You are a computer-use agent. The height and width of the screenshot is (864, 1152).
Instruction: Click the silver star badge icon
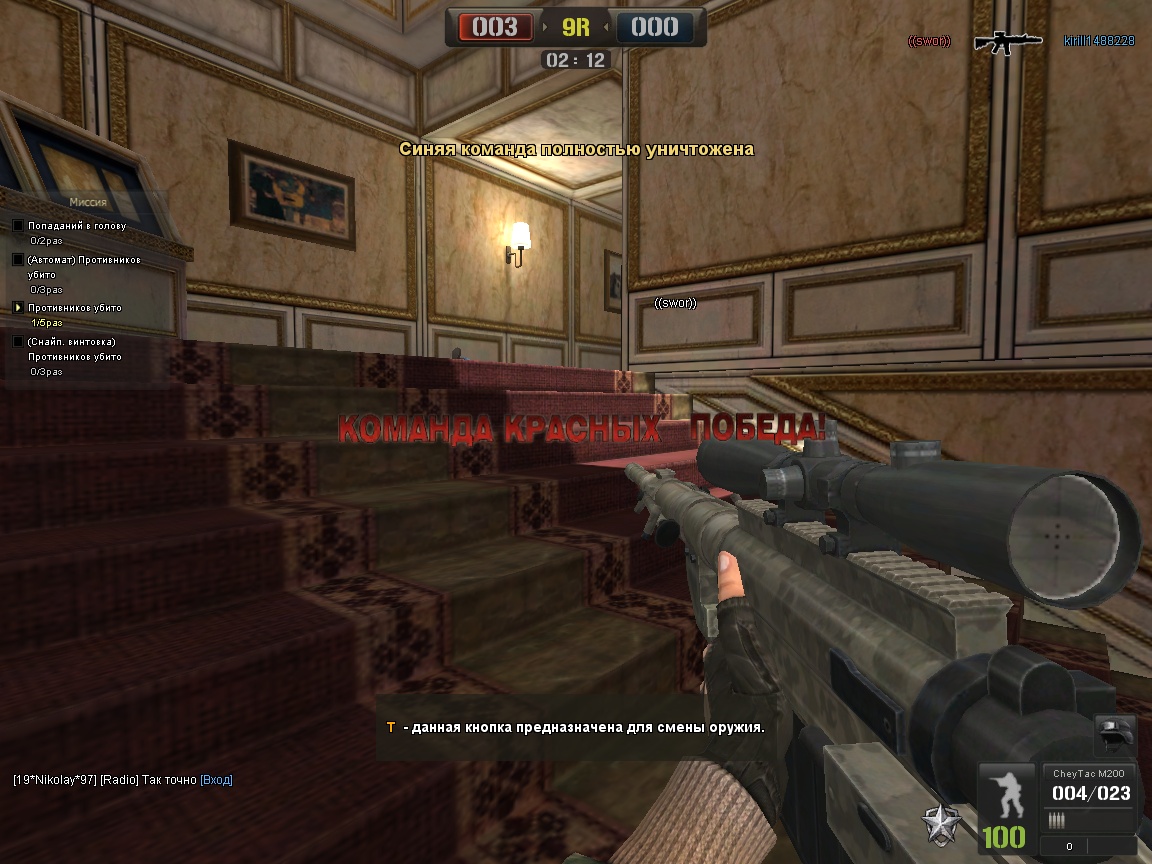pyautogui.click(x=943, y=822)
